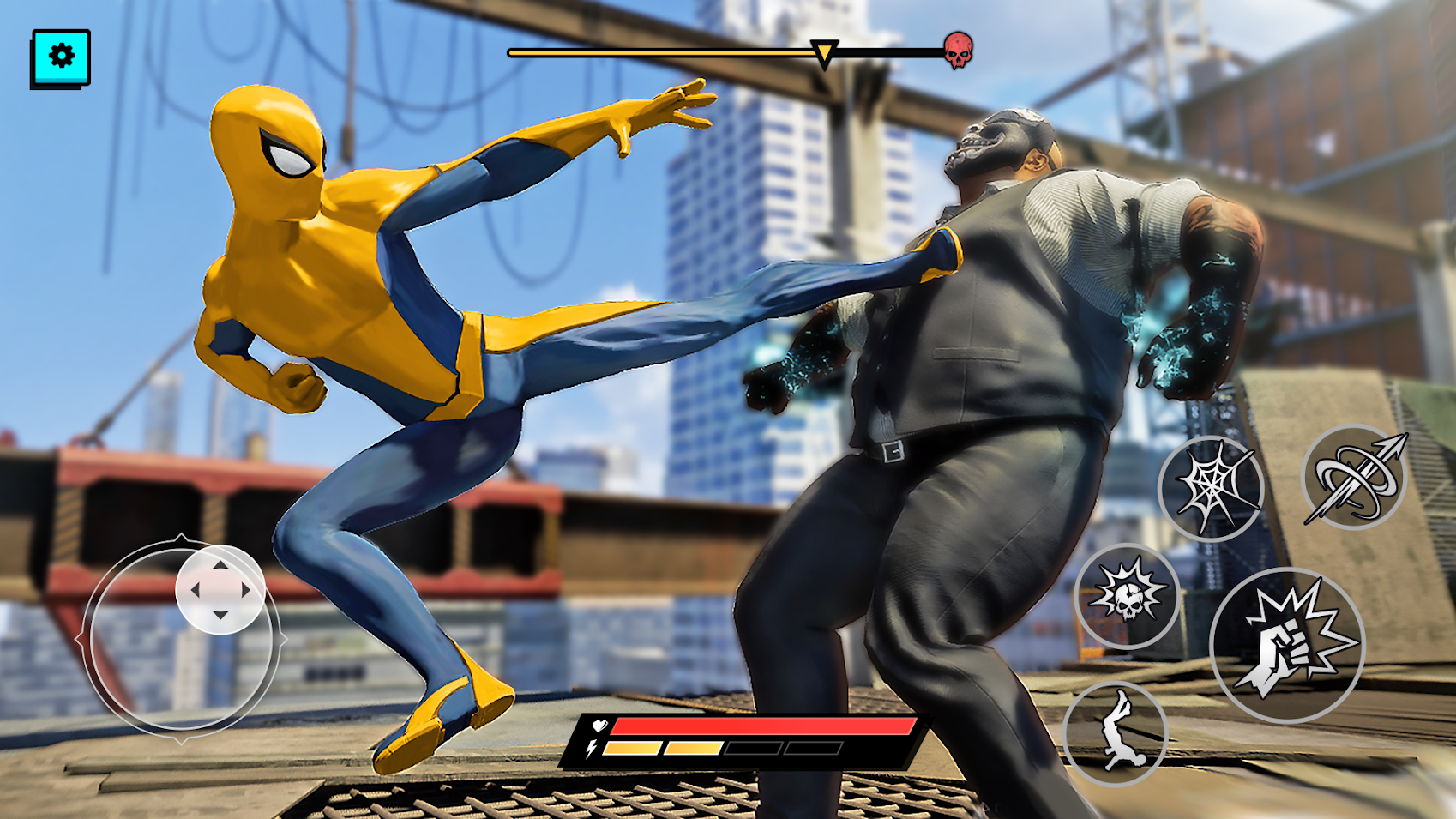The width and height of the screenshot is (1456, 819).
Task: Tap the yellow mission progress bar
Action: coord(660,51)
